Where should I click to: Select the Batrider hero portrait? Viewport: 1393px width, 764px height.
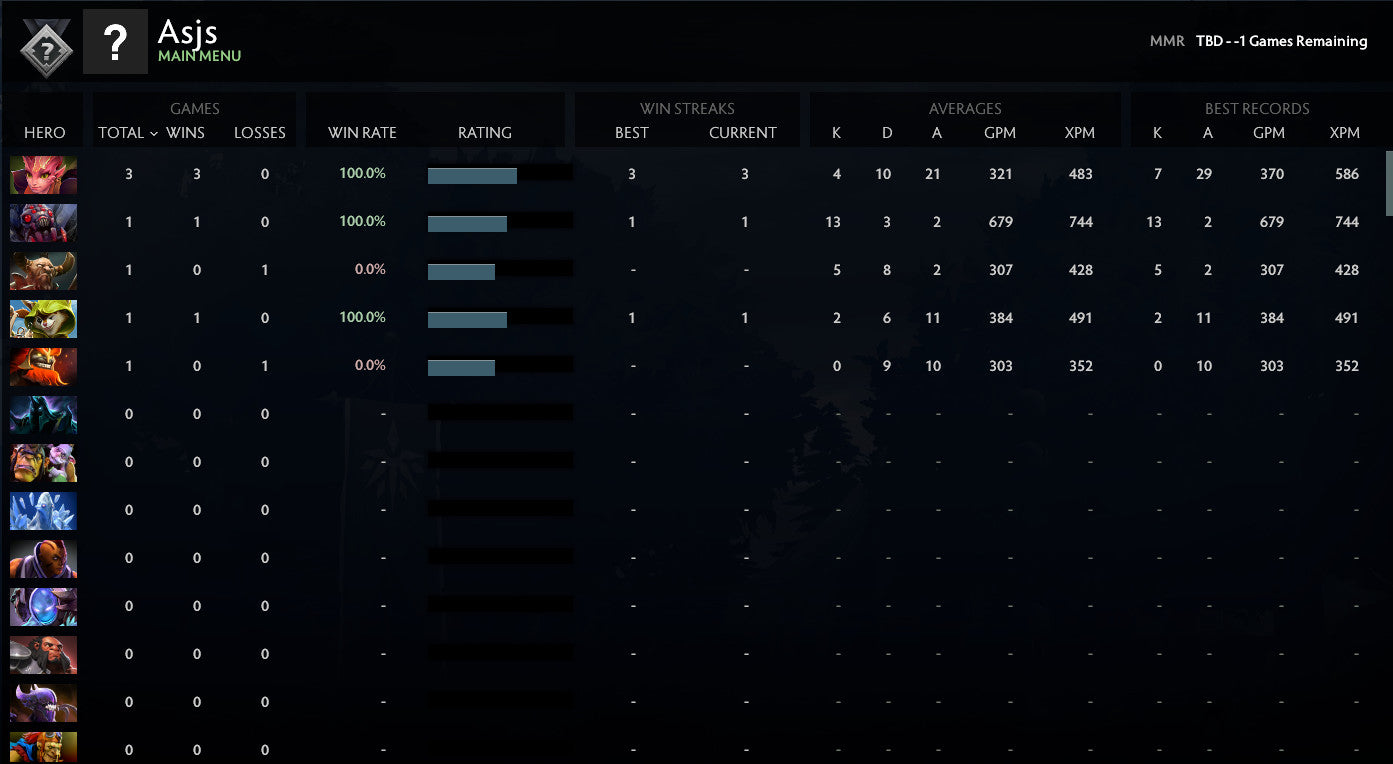[43, 749]
